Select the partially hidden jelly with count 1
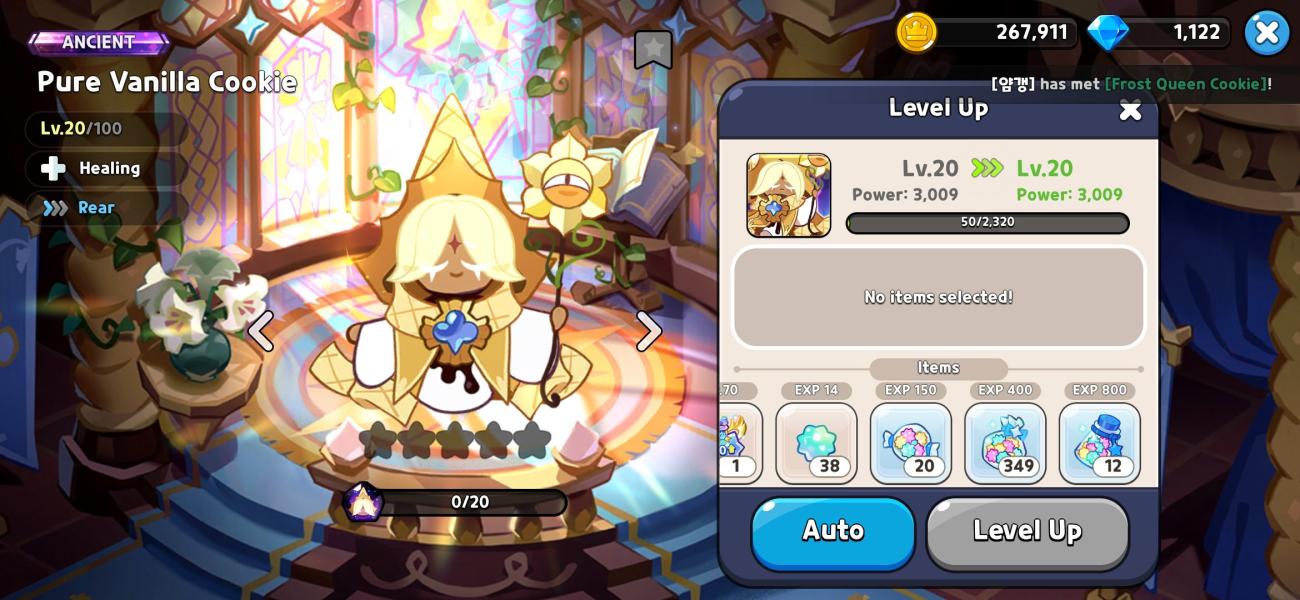The image size is (1300, 600). coord(738,443)
